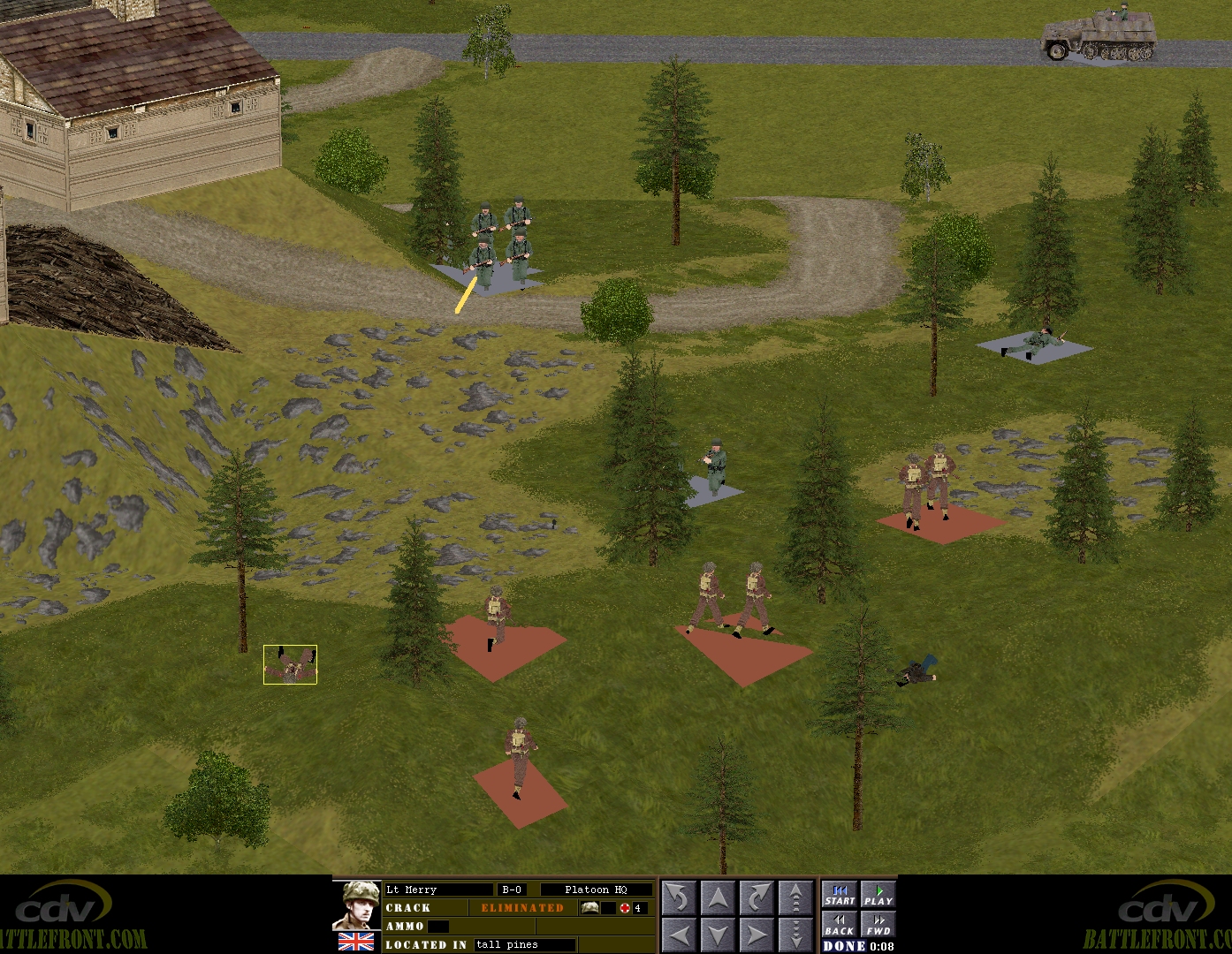The image size is (1232, 954).
Task: Select Lt. Merry's portrait
Action: click(356, 905)
